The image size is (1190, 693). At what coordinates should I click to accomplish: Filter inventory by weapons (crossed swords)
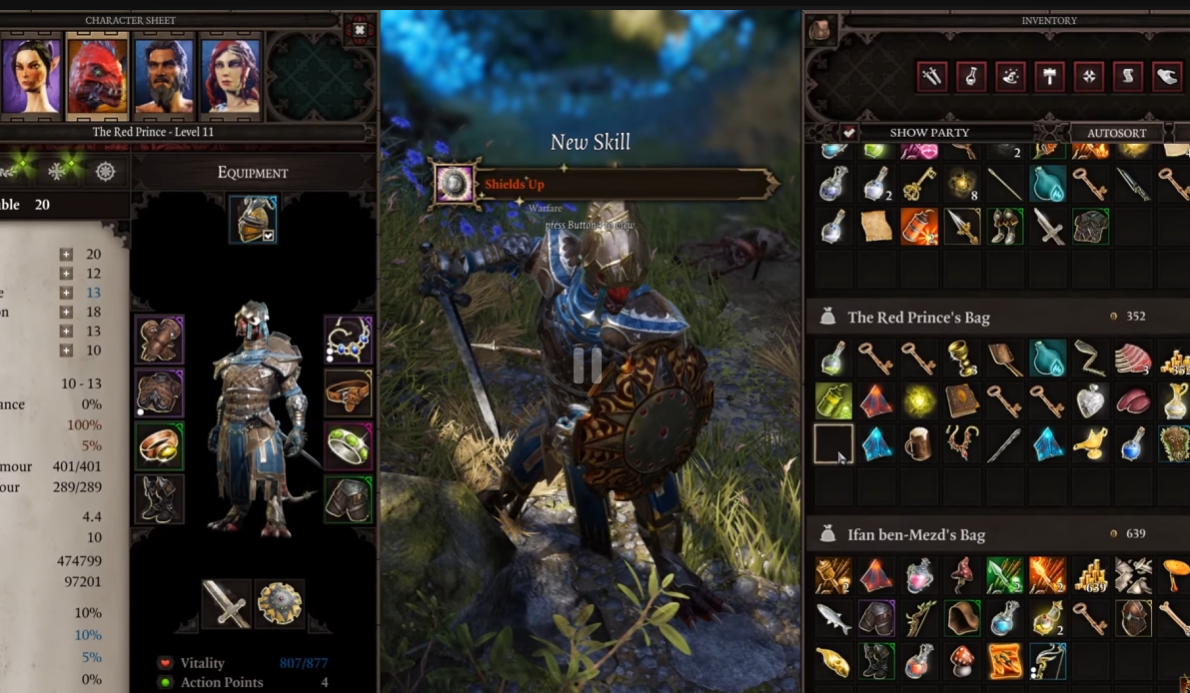tap(932, 76)
